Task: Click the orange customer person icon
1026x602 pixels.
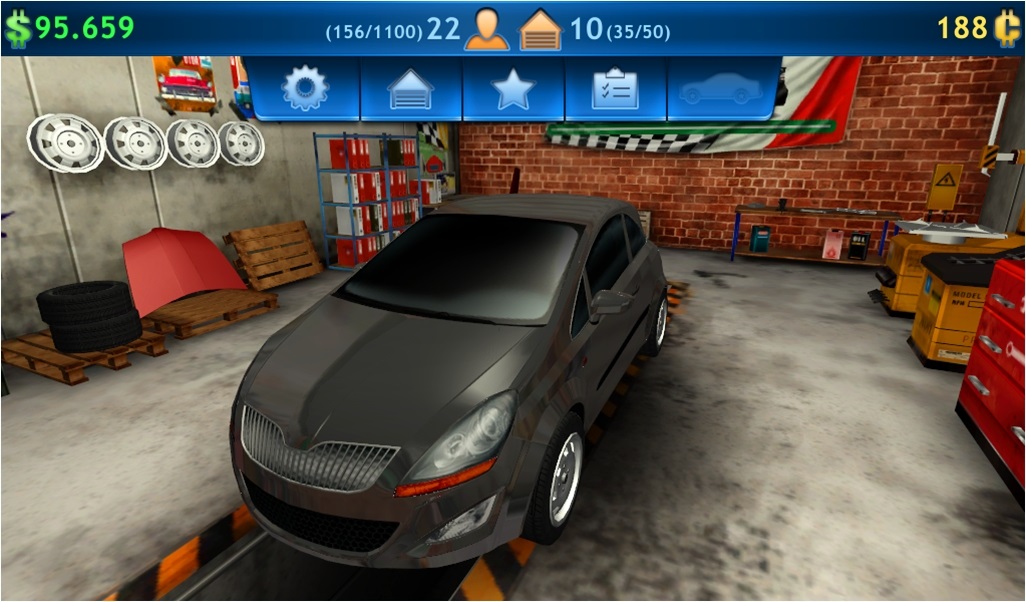Action: tap(487, 29)
